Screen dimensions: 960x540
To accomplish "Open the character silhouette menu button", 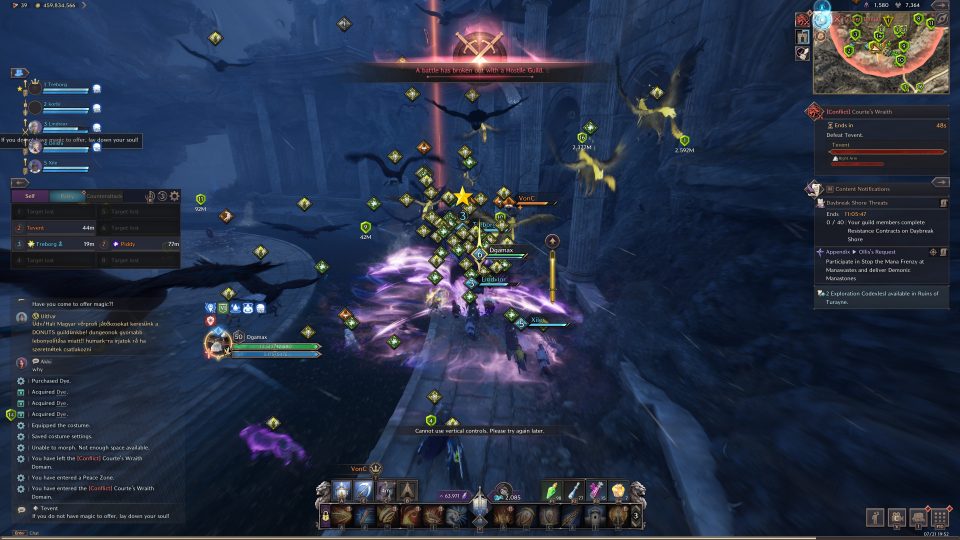I will [x=875, y=517].
